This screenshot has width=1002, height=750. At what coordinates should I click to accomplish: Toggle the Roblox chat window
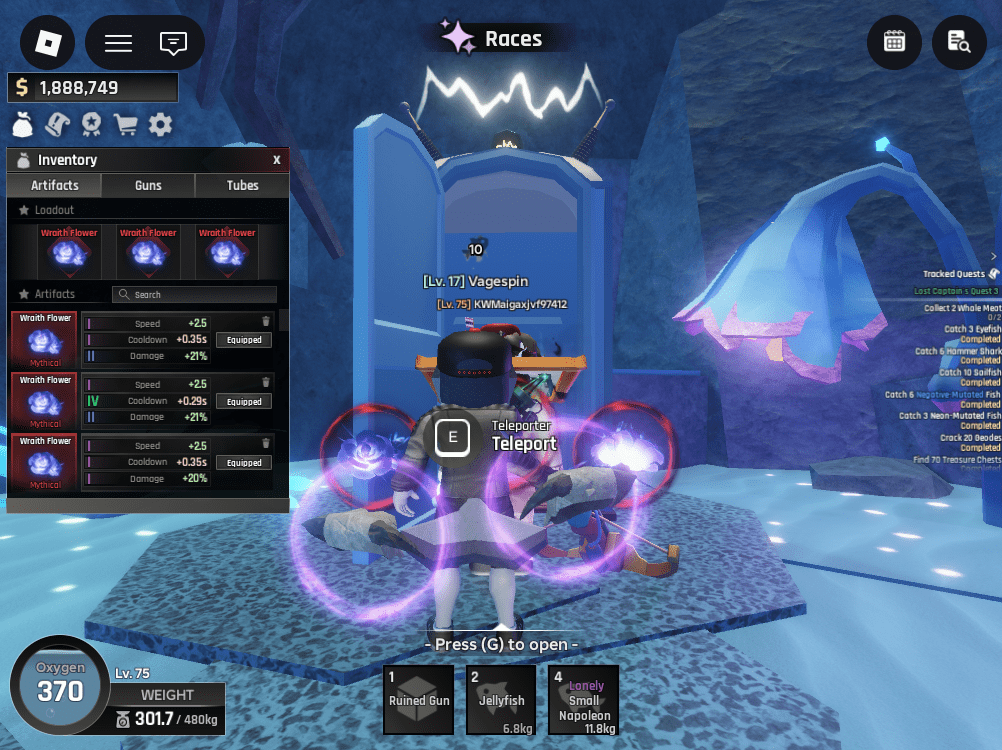click(x=173, y=43)
